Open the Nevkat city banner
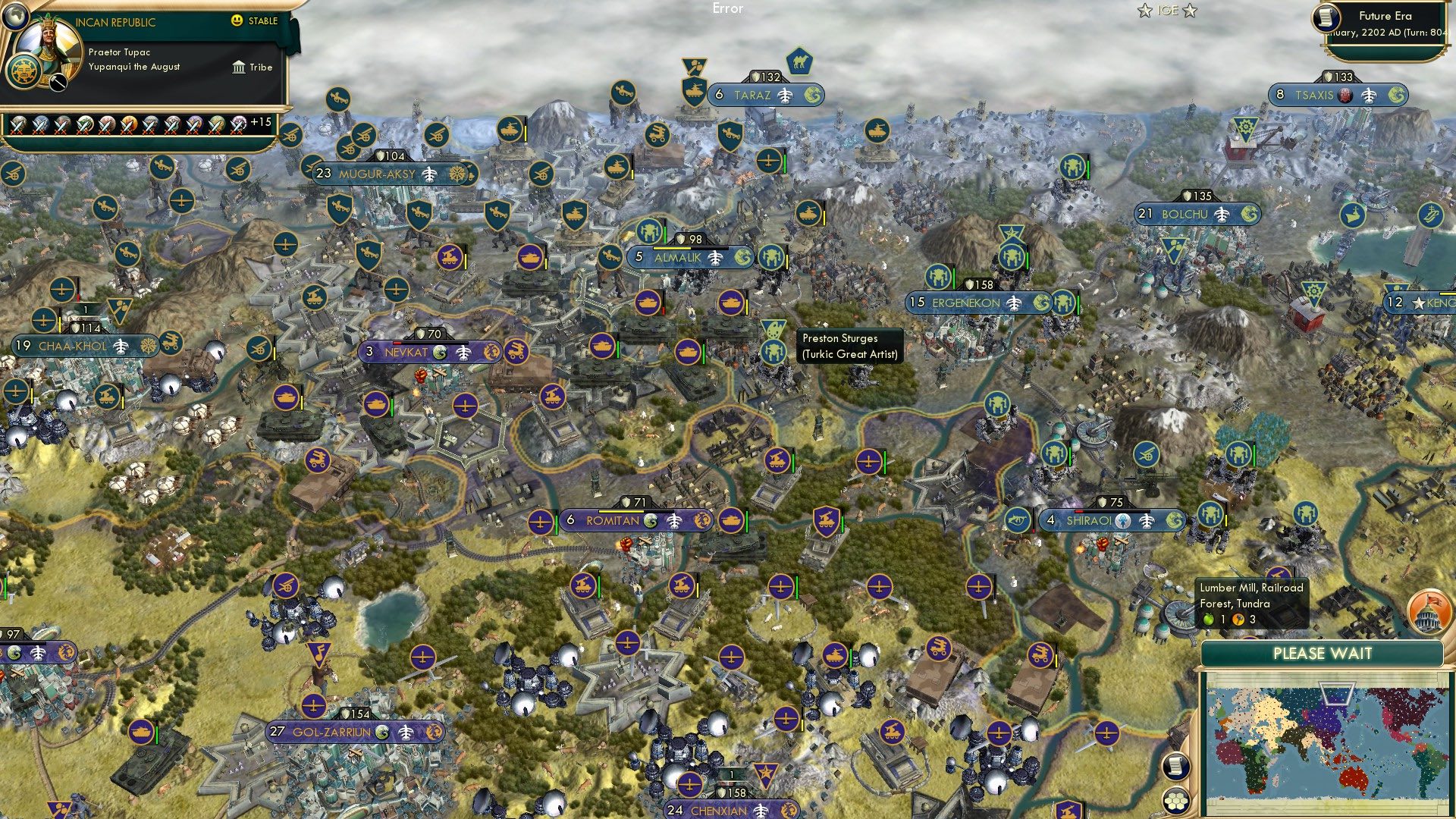Screen dimensions: 1456x819 click(x=406, y=352)
